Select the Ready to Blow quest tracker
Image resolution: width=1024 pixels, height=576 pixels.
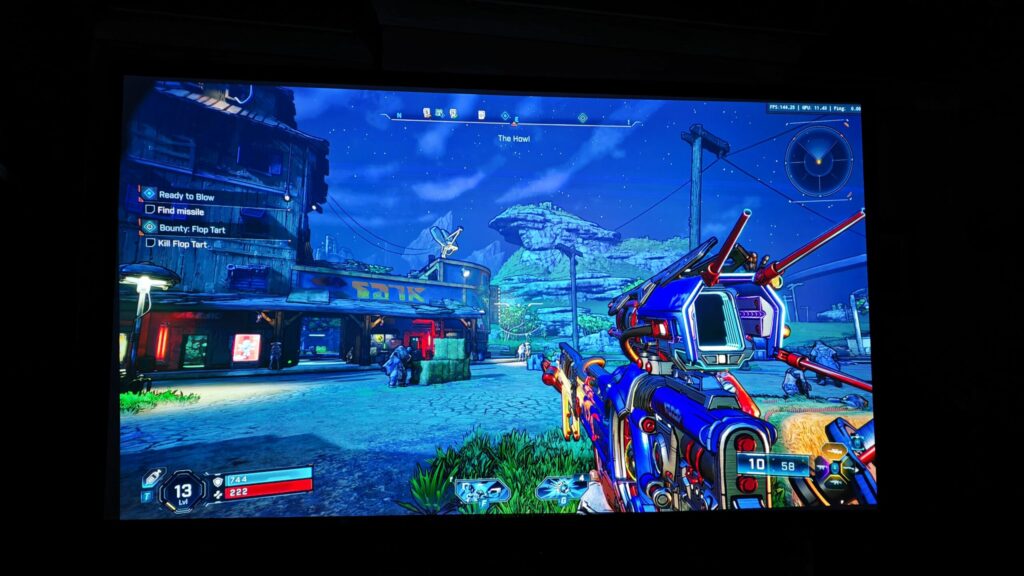click(x=186, y=196)
